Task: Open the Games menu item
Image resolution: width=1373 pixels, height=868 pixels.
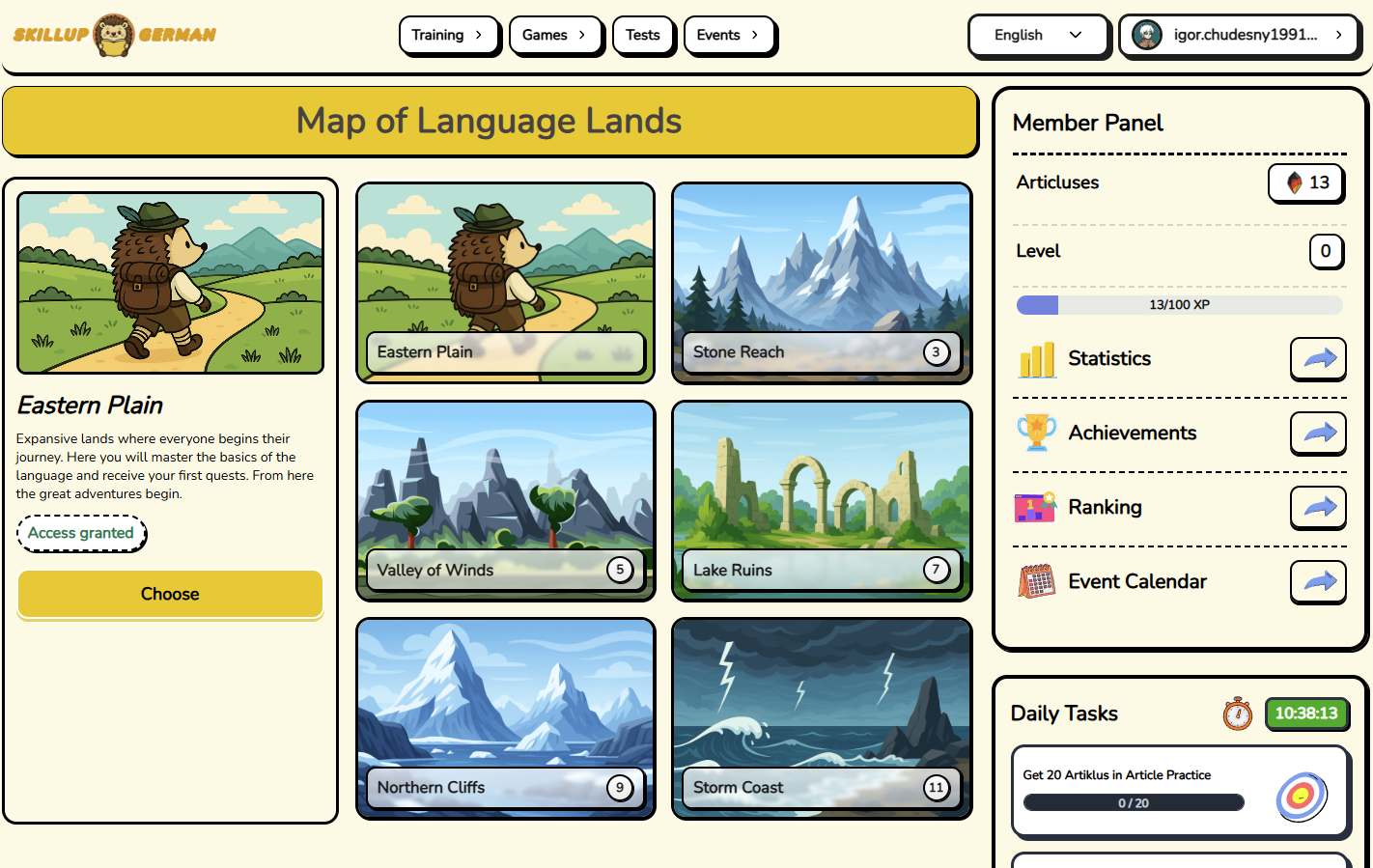Action: 556,34
